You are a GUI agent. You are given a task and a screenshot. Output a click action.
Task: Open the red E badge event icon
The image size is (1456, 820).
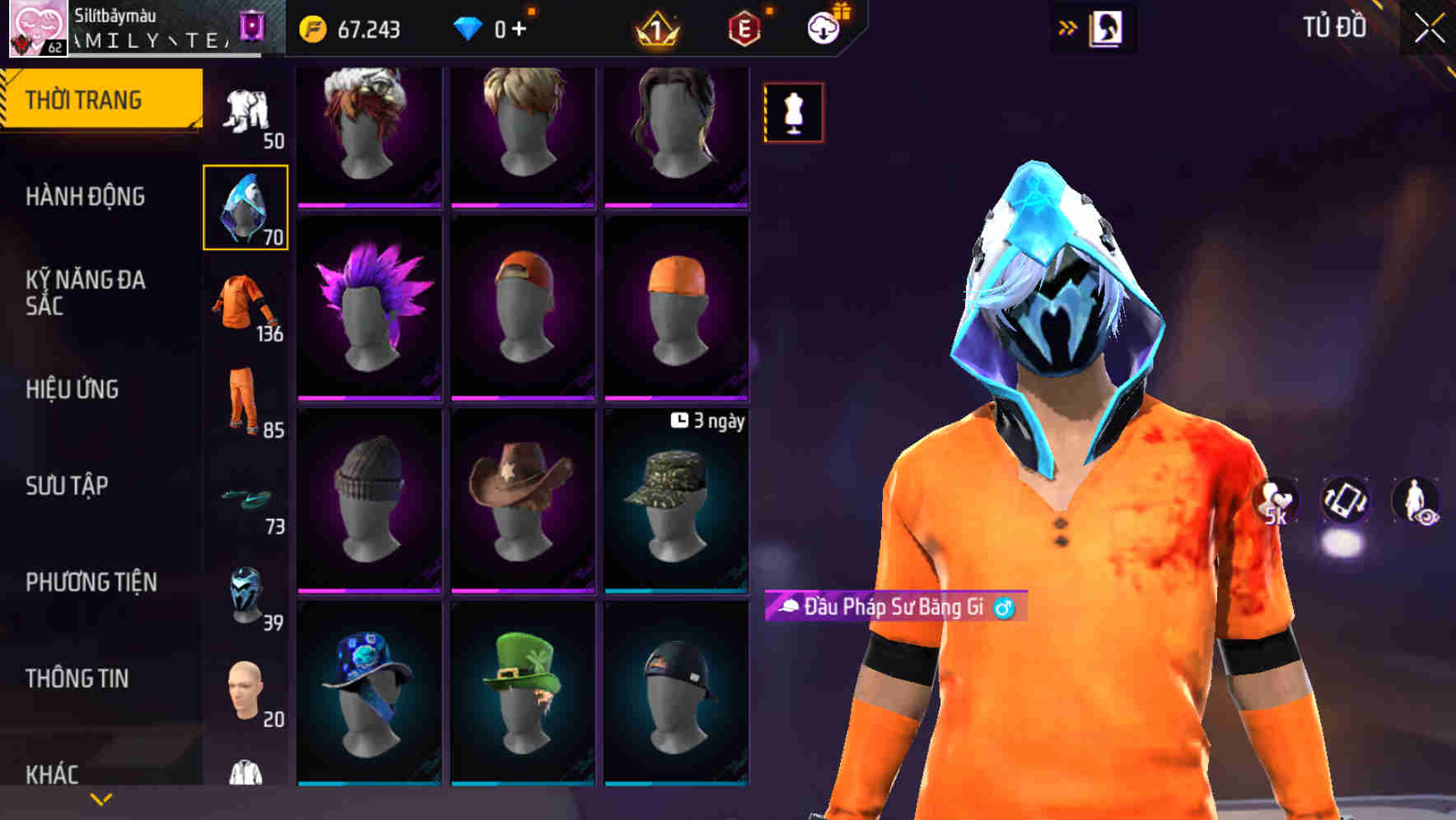[x=741, y=29]
